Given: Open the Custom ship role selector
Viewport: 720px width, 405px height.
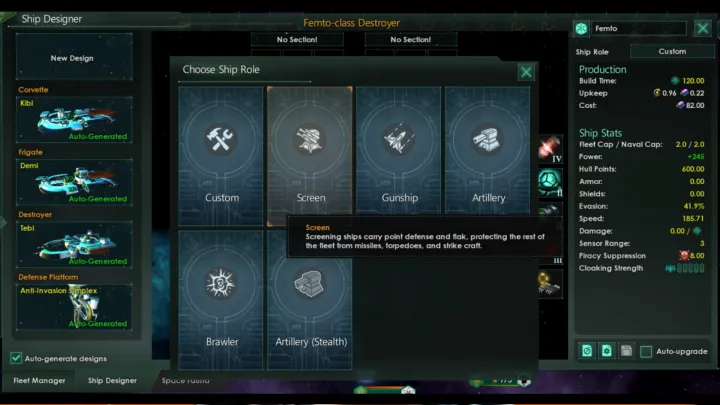Looking at the screenshot, I should 672,51.
